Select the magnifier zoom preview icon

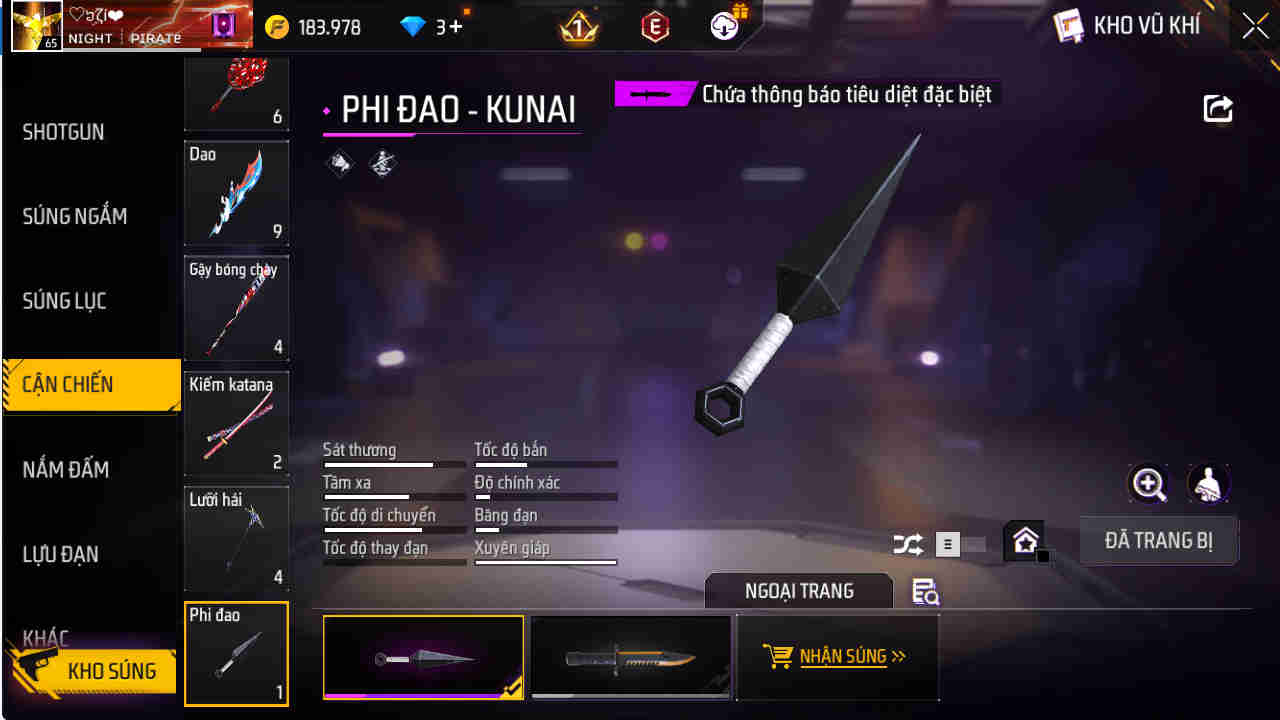pos(1148,484)
